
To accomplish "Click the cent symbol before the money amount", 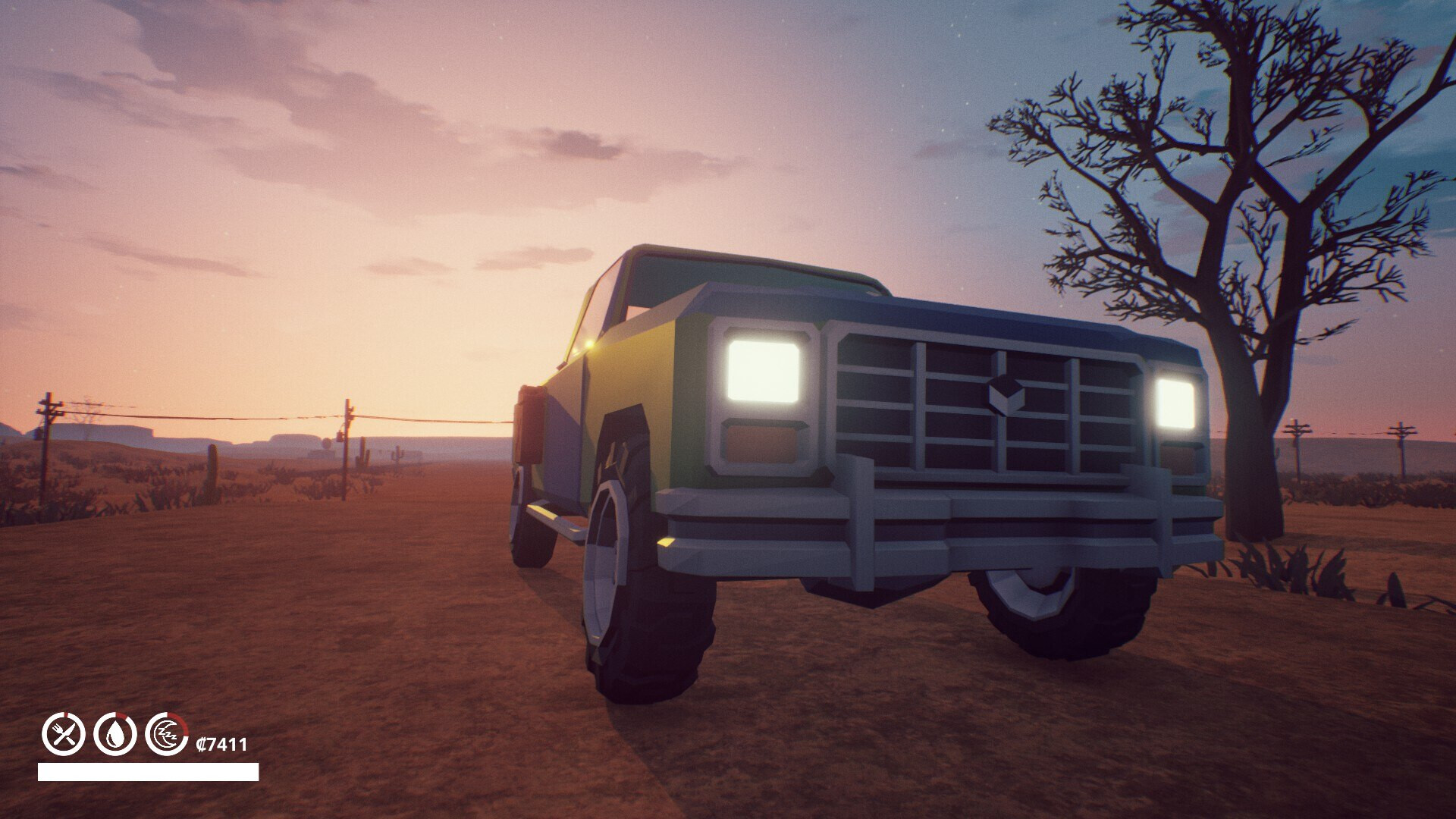I will pyautogui.click(x=201, y=744).
